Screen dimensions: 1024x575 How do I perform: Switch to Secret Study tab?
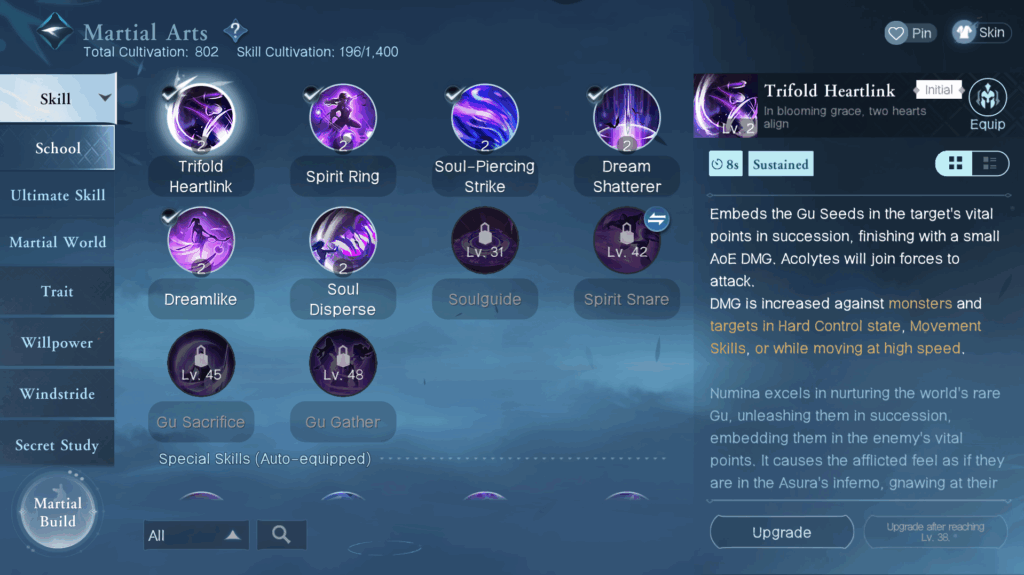coord(57,445)
